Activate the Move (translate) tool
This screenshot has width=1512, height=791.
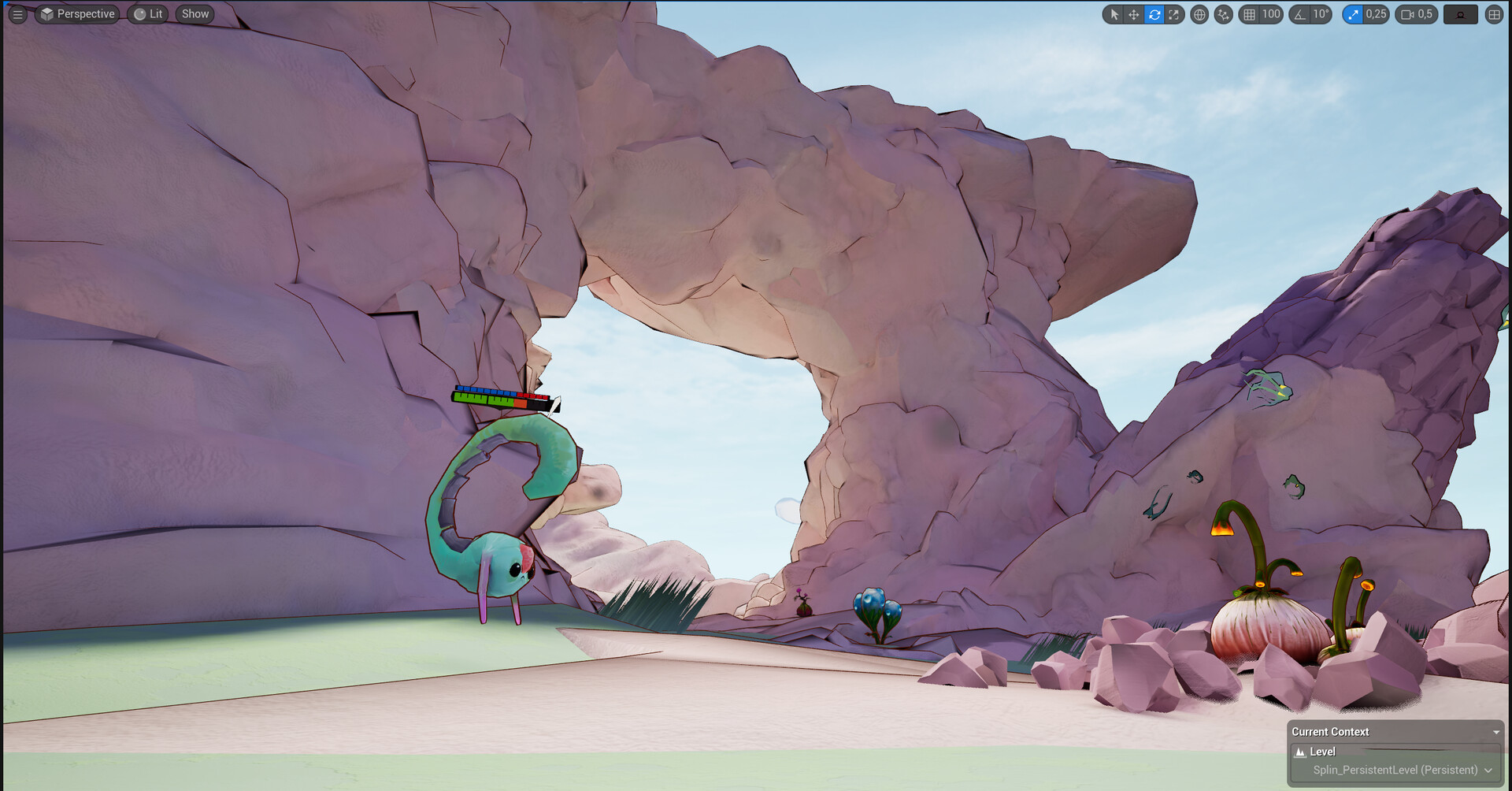tap(1133, 14)
